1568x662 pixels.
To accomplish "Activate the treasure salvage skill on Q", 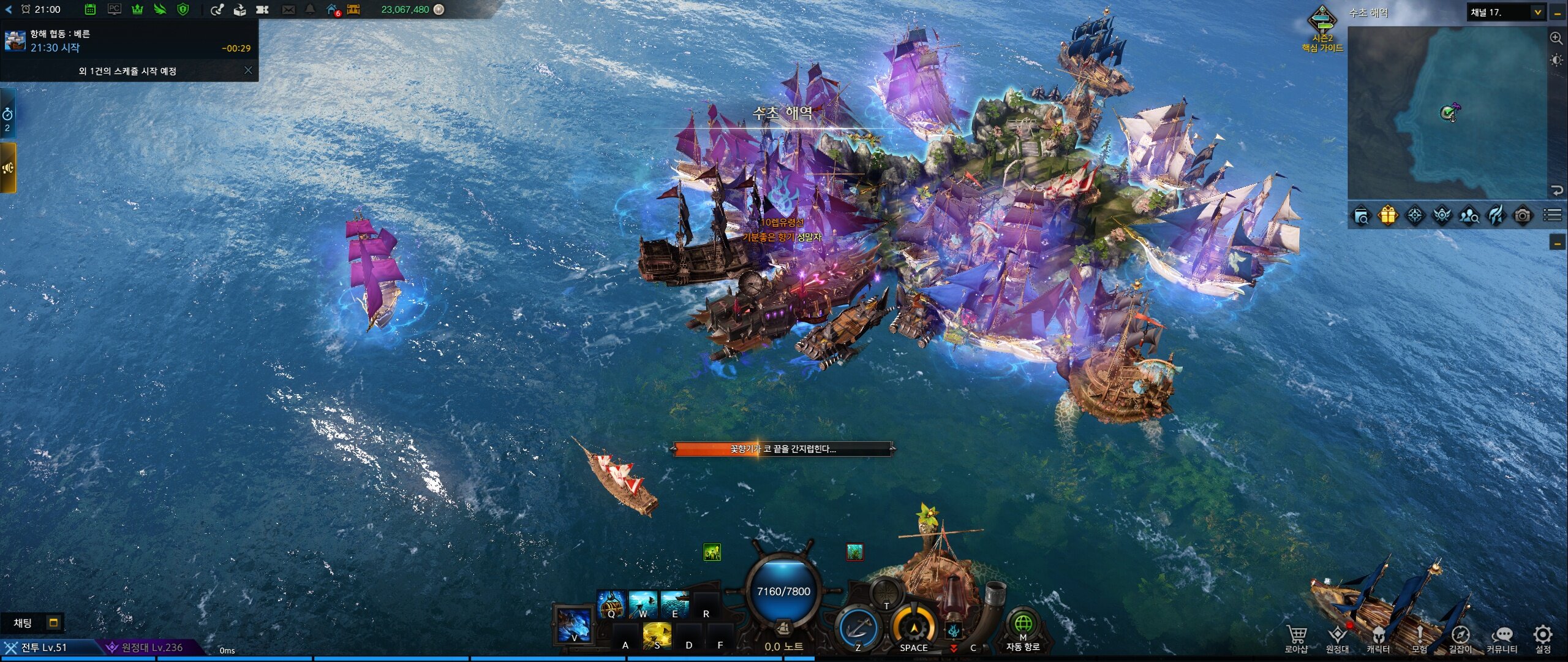I will [x=611, y=604].
